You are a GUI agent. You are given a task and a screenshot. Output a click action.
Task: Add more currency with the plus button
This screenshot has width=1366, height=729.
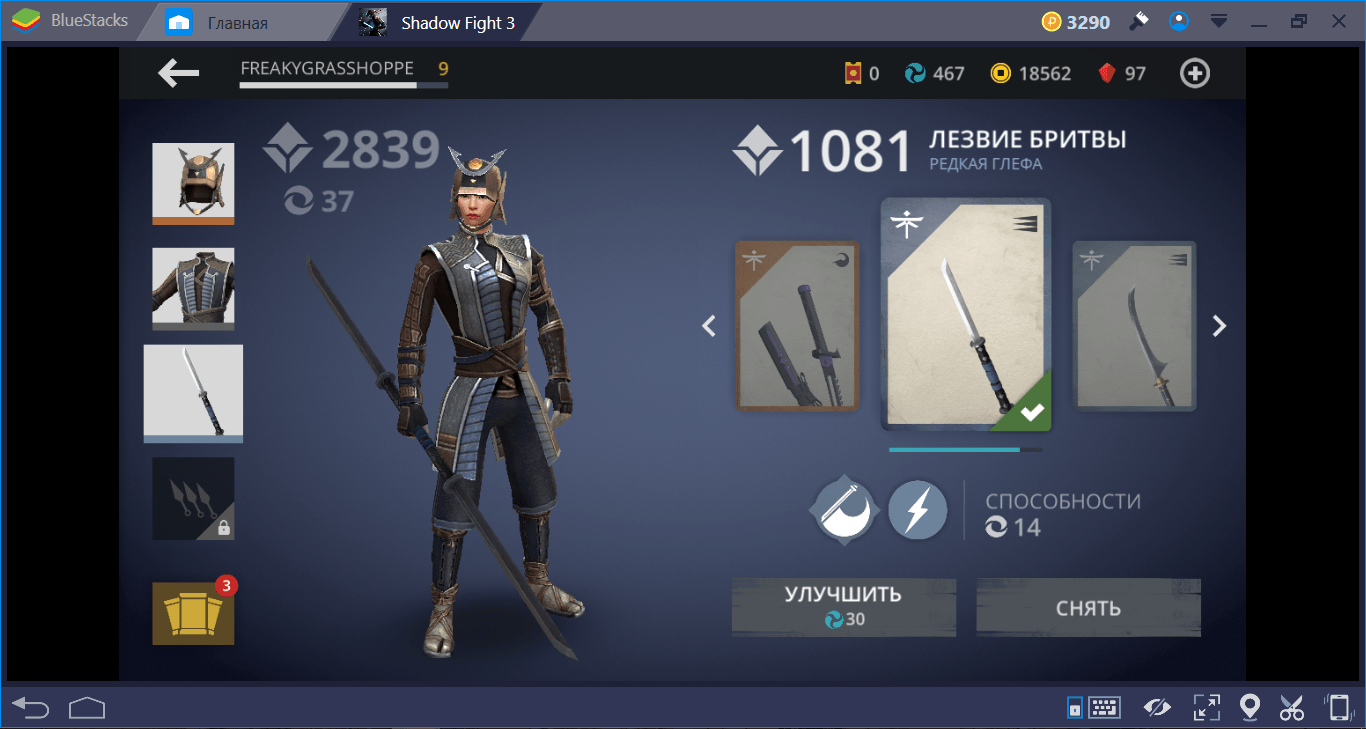(1195, 73)
